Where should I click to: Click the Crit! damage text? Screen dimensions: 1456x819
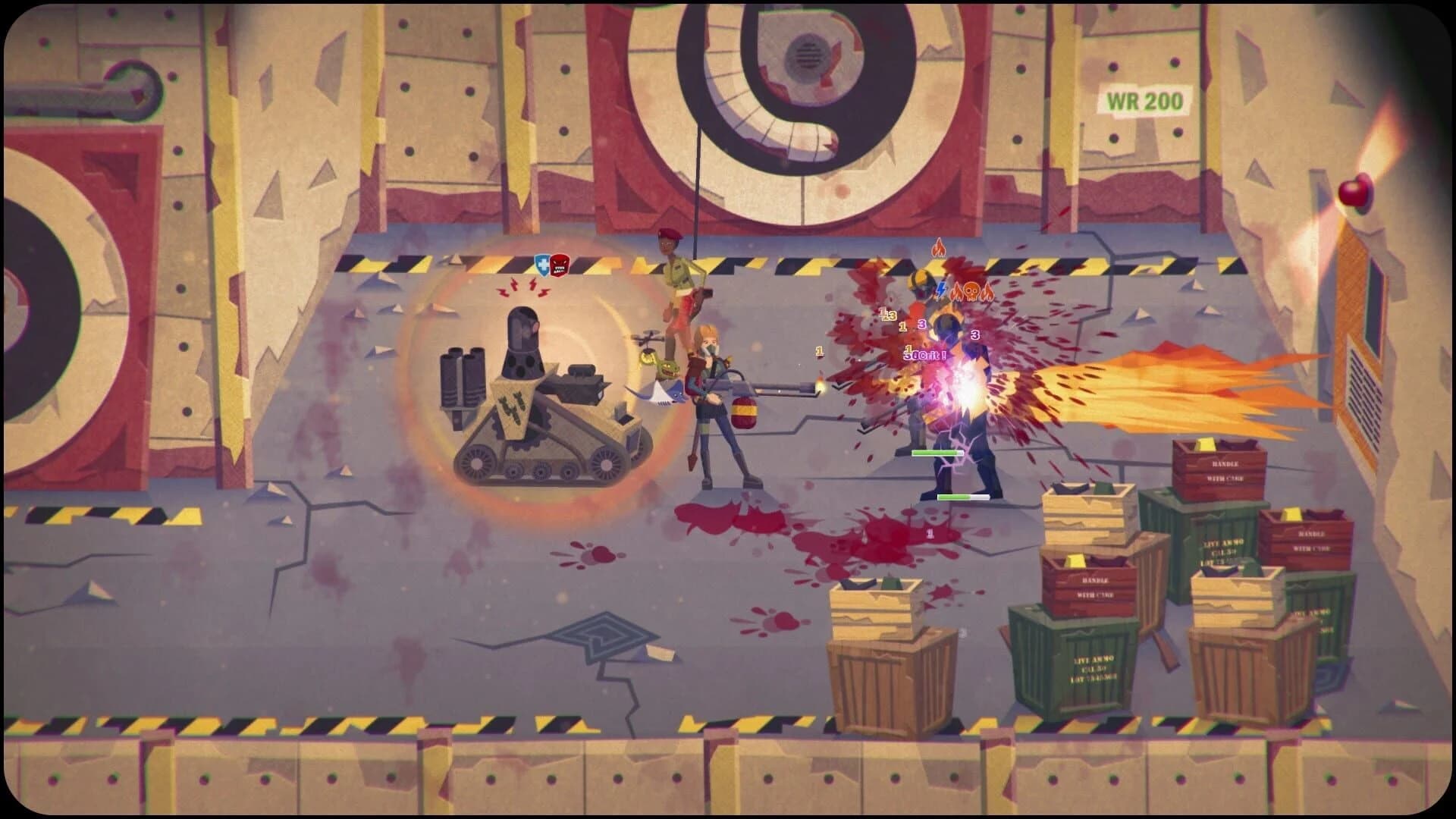click(926, 355)
